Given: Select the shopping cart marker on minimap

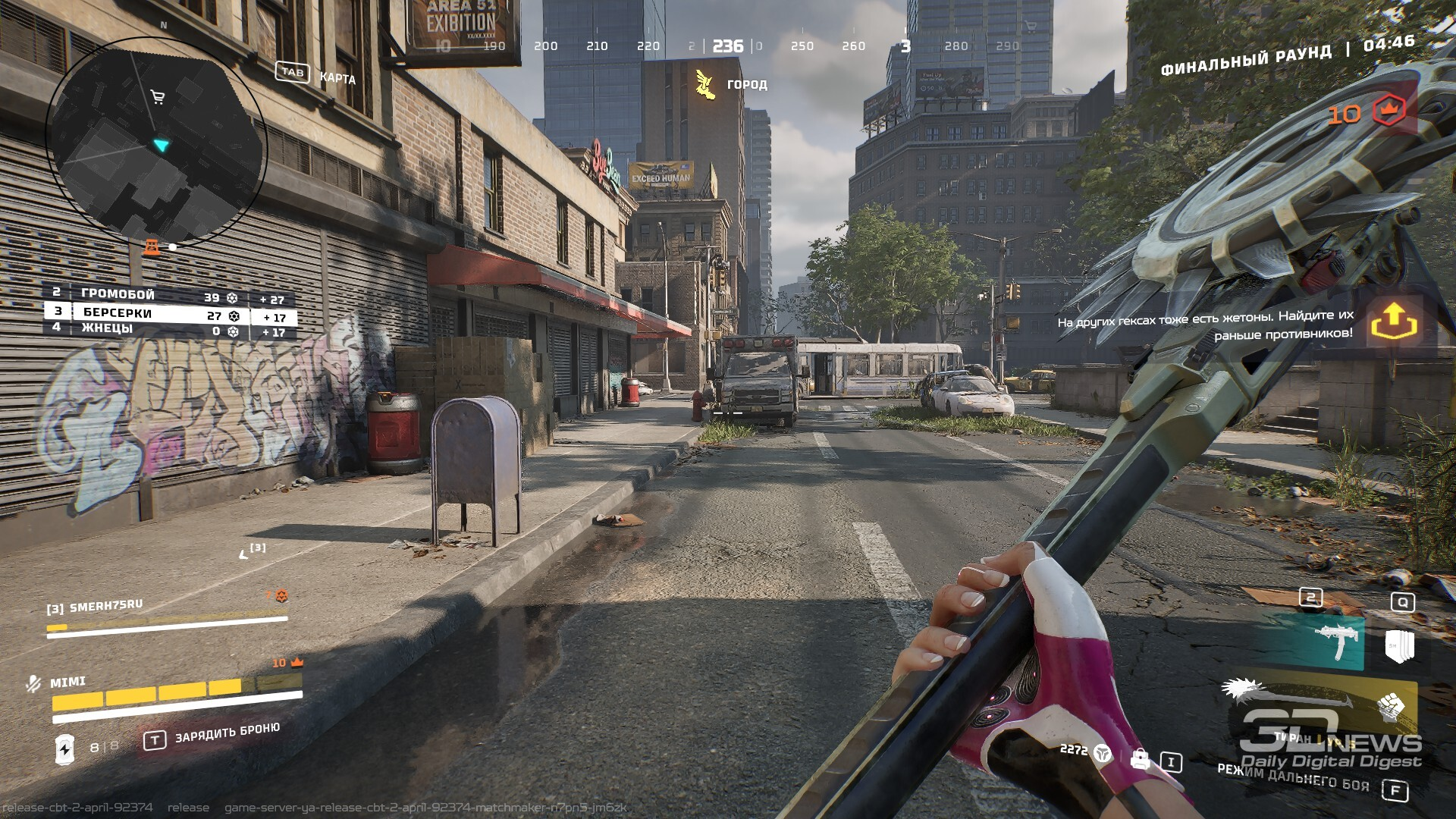Looking at the screenshot, I should coord(158,97).
